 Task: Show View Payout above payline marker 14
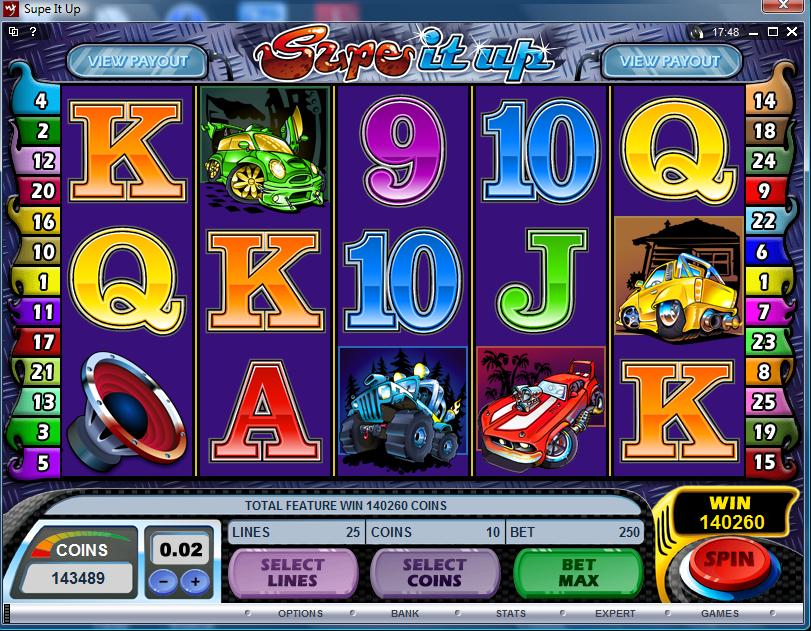coord(670,61)
